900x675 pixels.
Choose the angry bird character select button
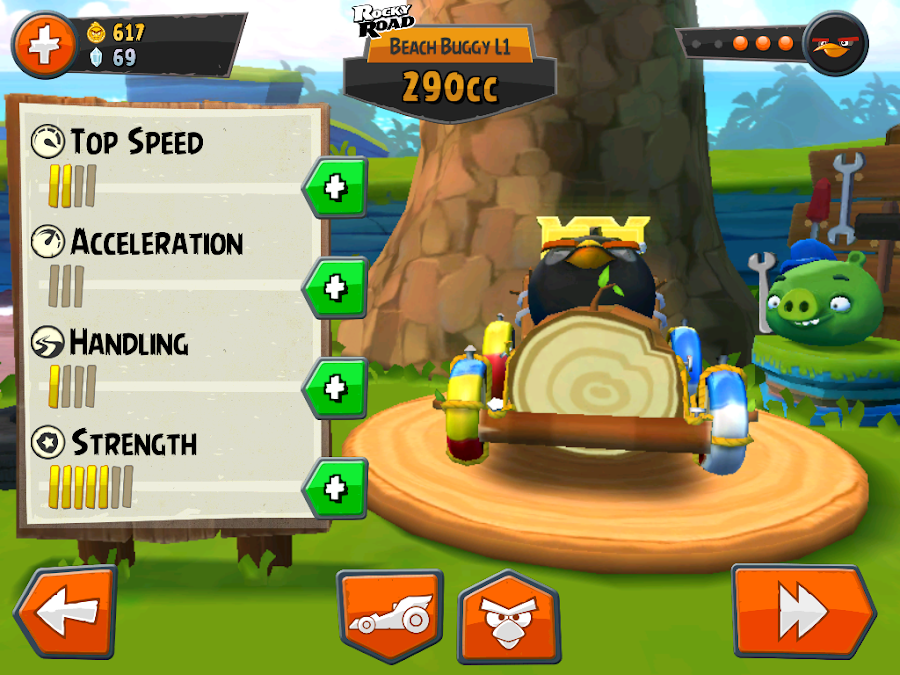[508, 616]
